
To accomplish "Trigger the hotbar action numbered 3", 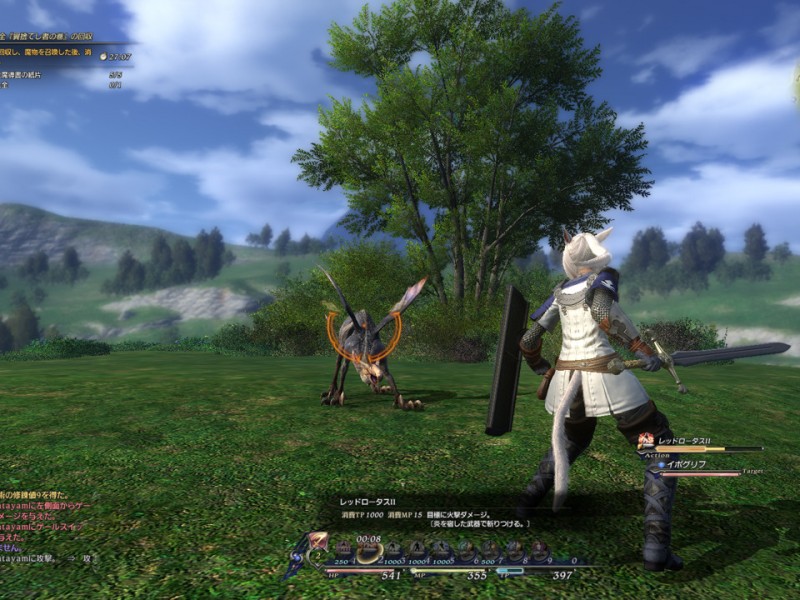I will pyautogui.click(x=393, y=549).
